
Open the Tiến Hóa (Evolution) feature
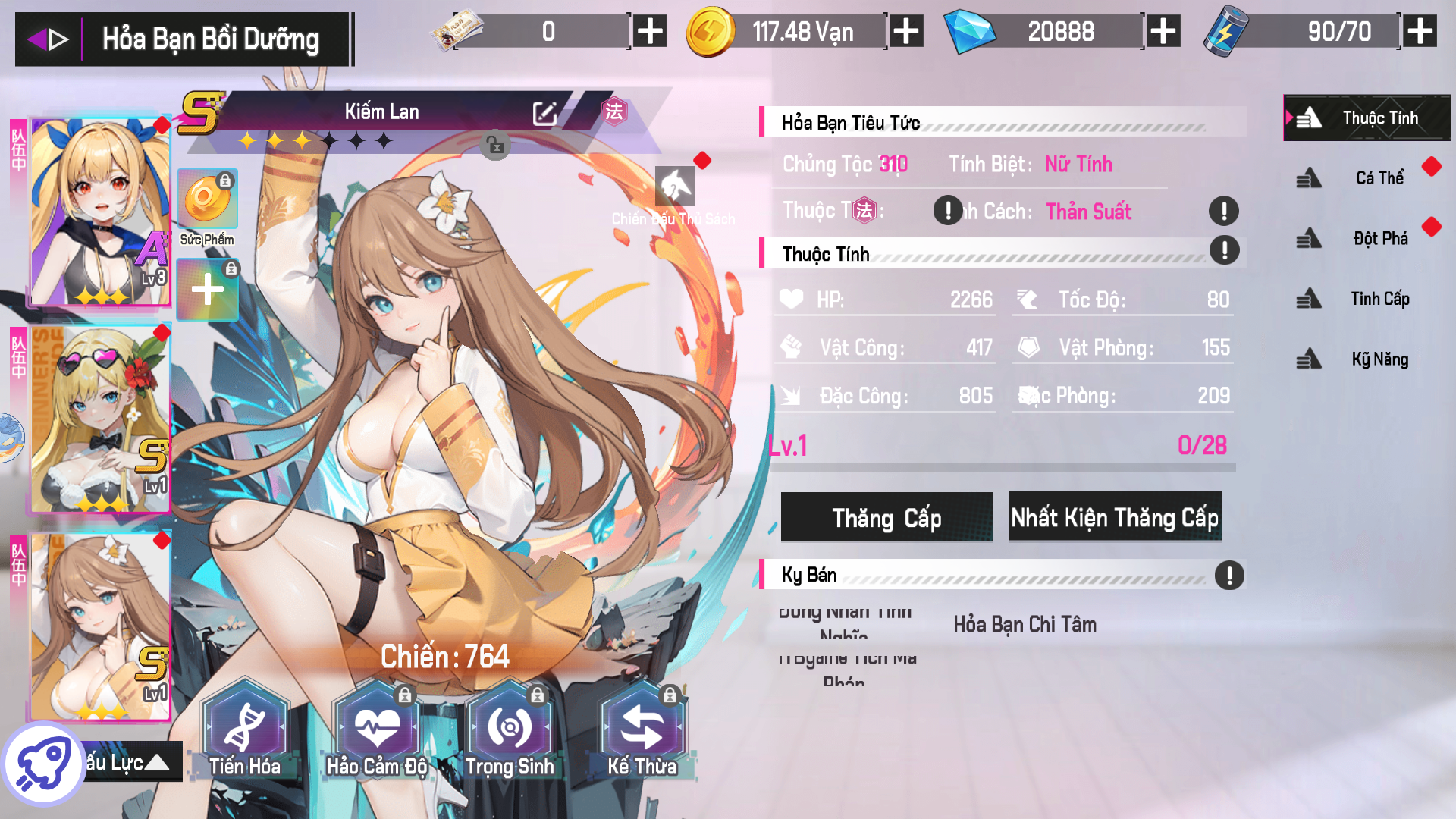[x=244, y=726]
